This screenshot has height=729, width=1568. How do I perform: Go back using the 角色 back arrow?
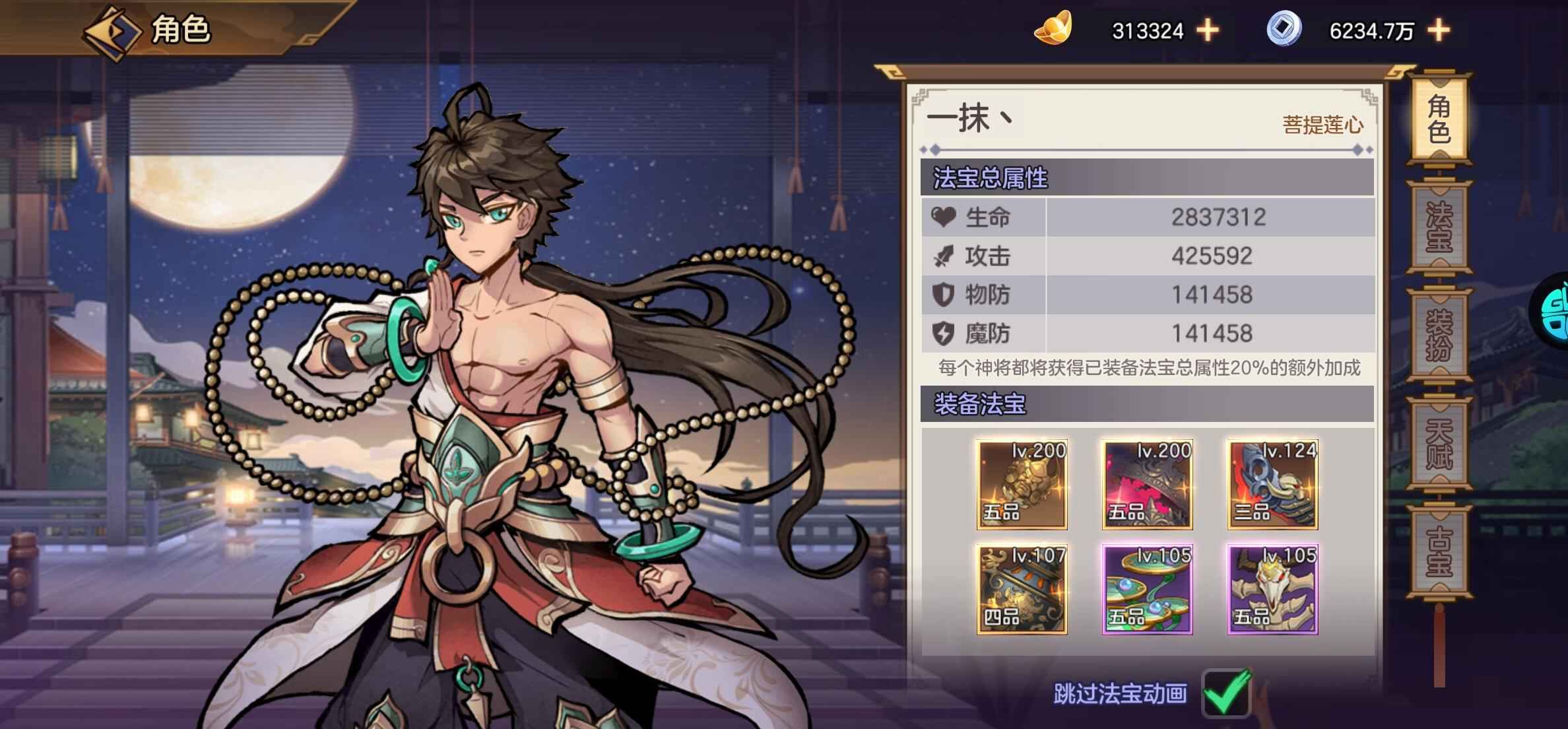click(x=111, y=32)
